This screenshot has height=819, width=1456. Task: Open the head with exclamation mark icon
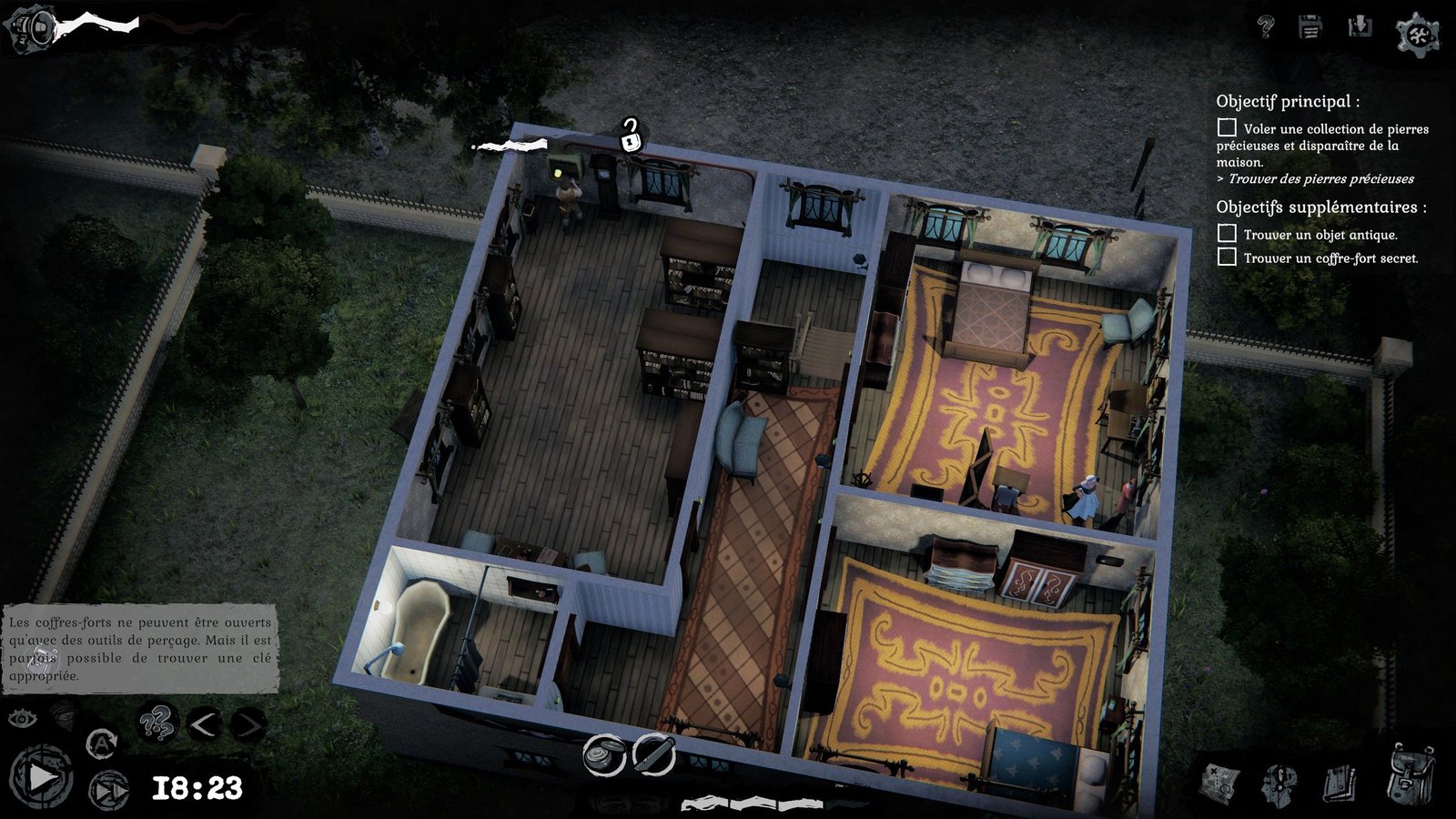(1279, 783)
